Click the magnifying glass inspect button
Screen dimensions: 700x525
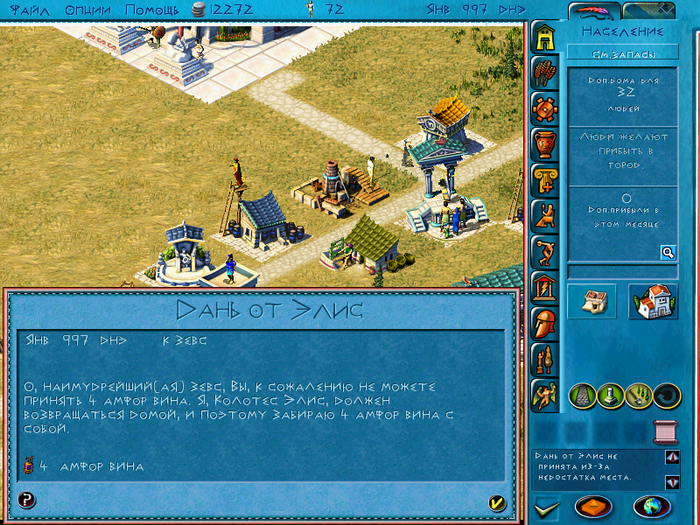pos(667,252)
